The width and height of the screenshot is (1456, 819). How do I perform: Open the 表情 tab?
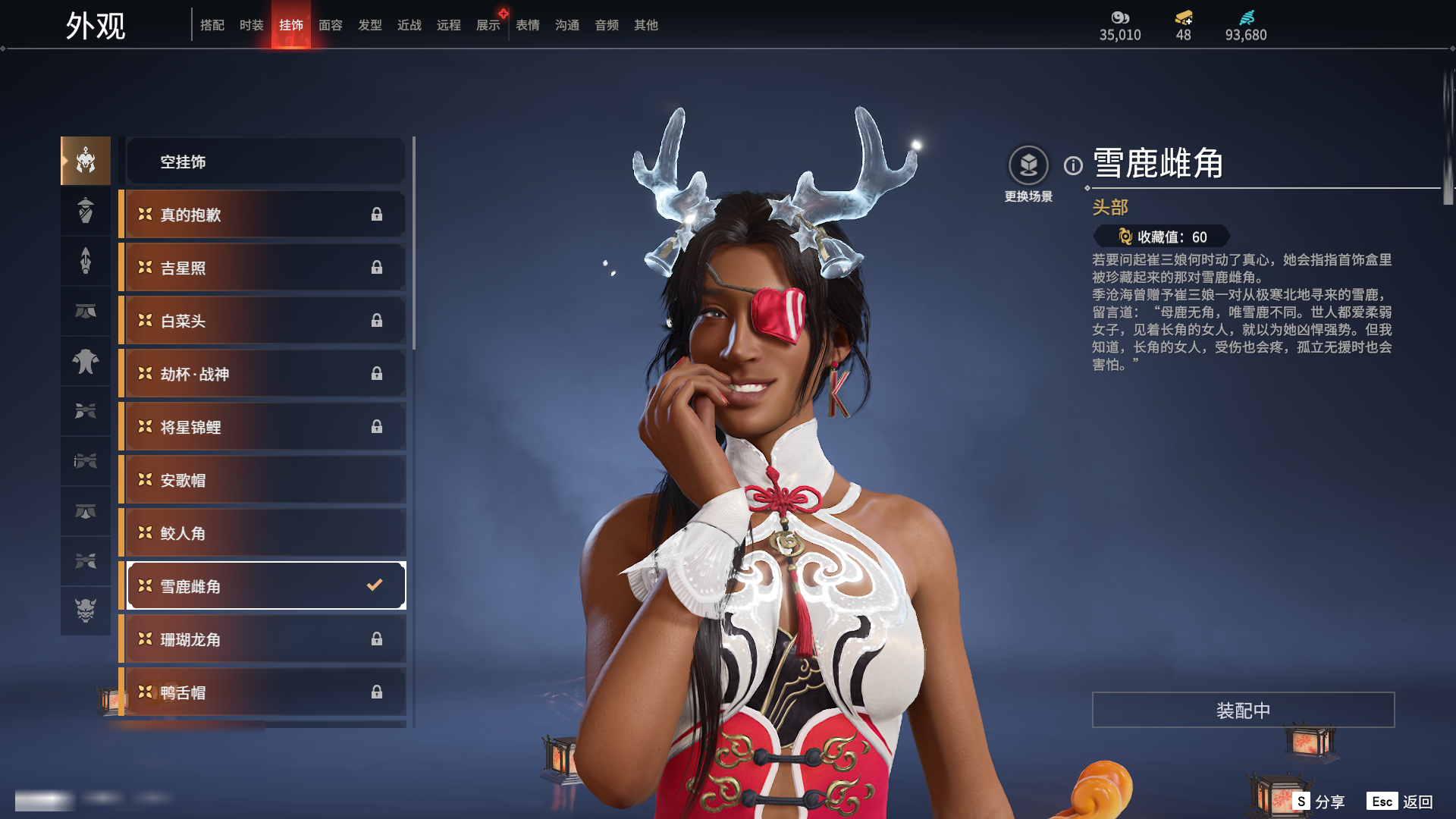pos(528,25)
